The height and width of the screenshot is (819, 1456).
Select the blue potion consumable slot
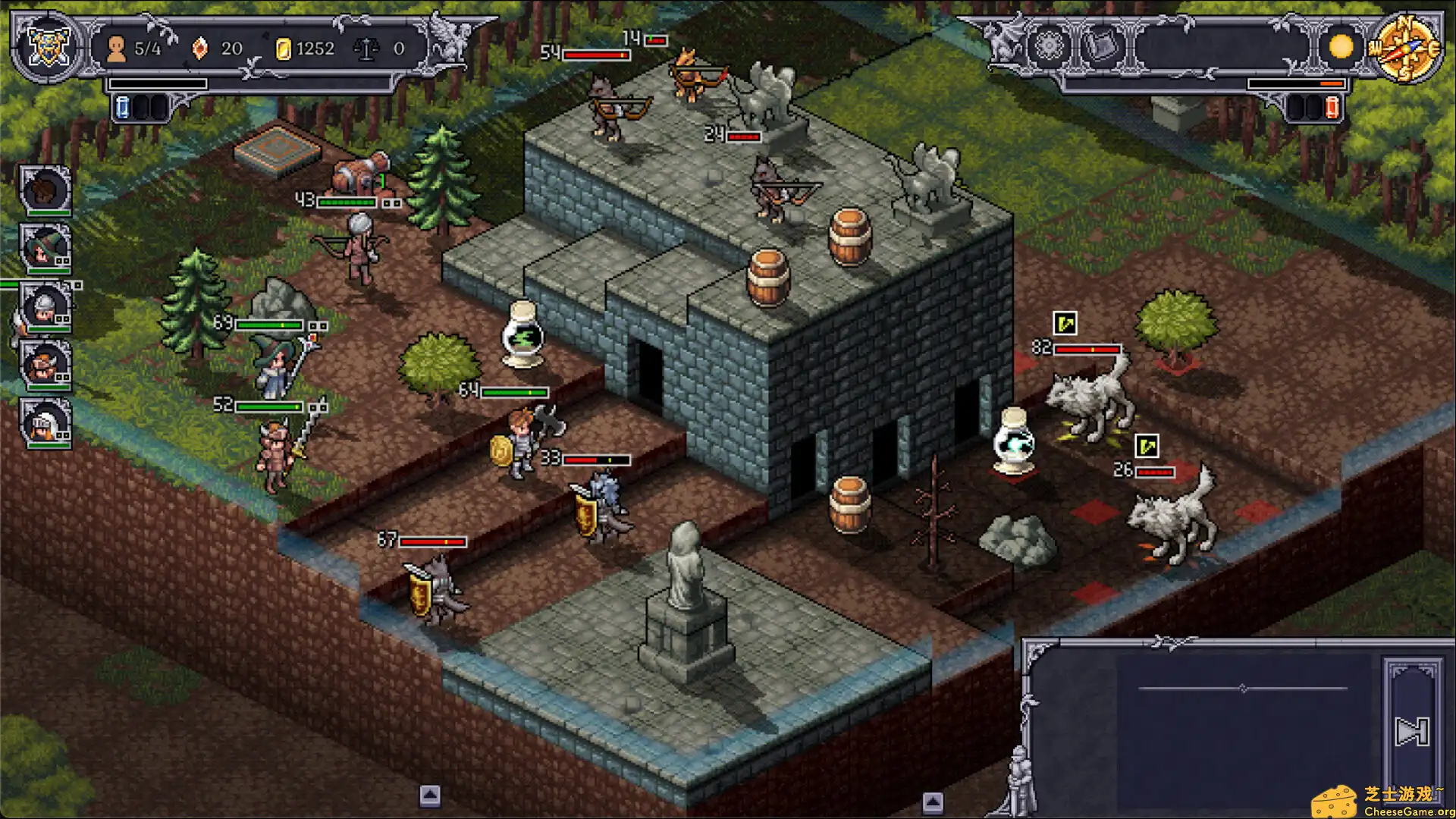click(121, 108)
